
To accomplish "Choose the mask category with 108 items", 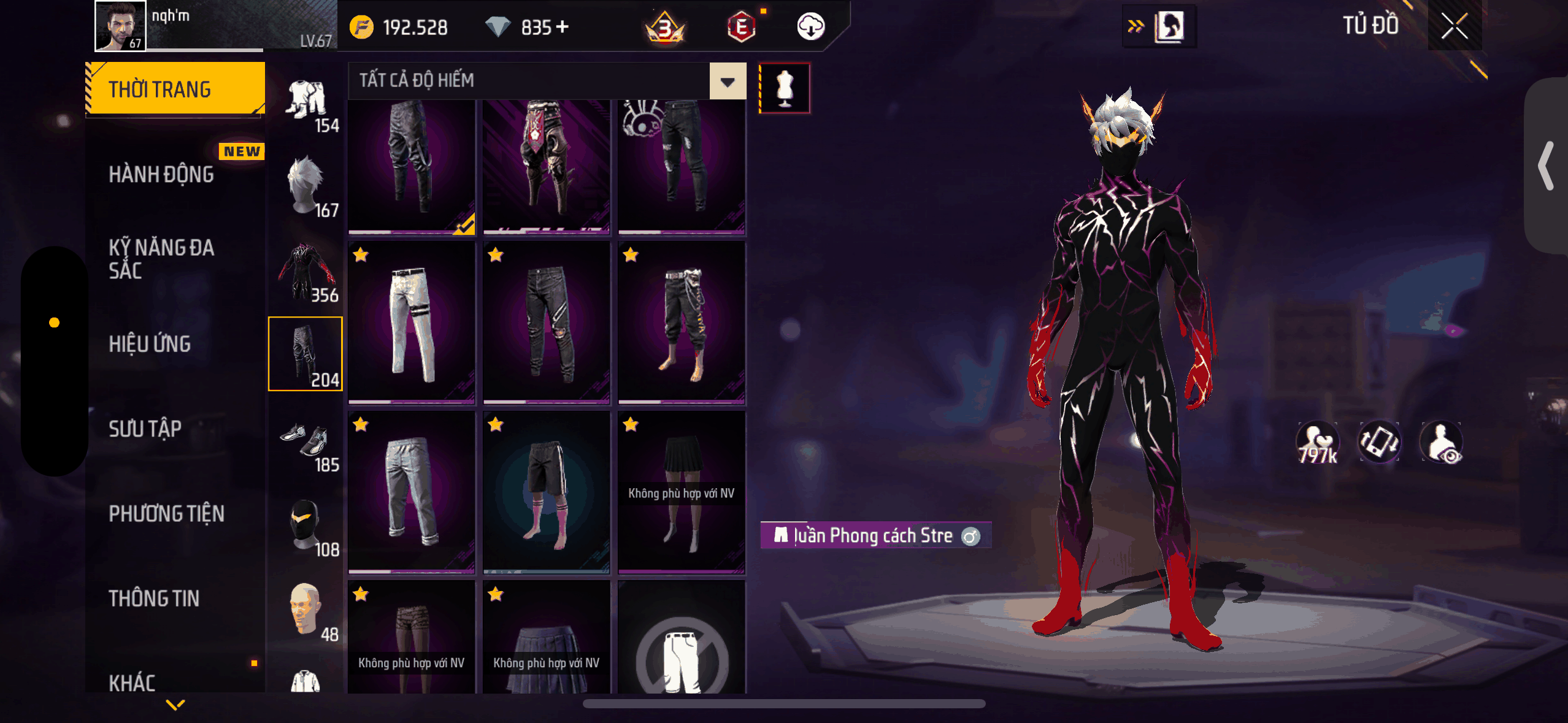I will (306, 526).
